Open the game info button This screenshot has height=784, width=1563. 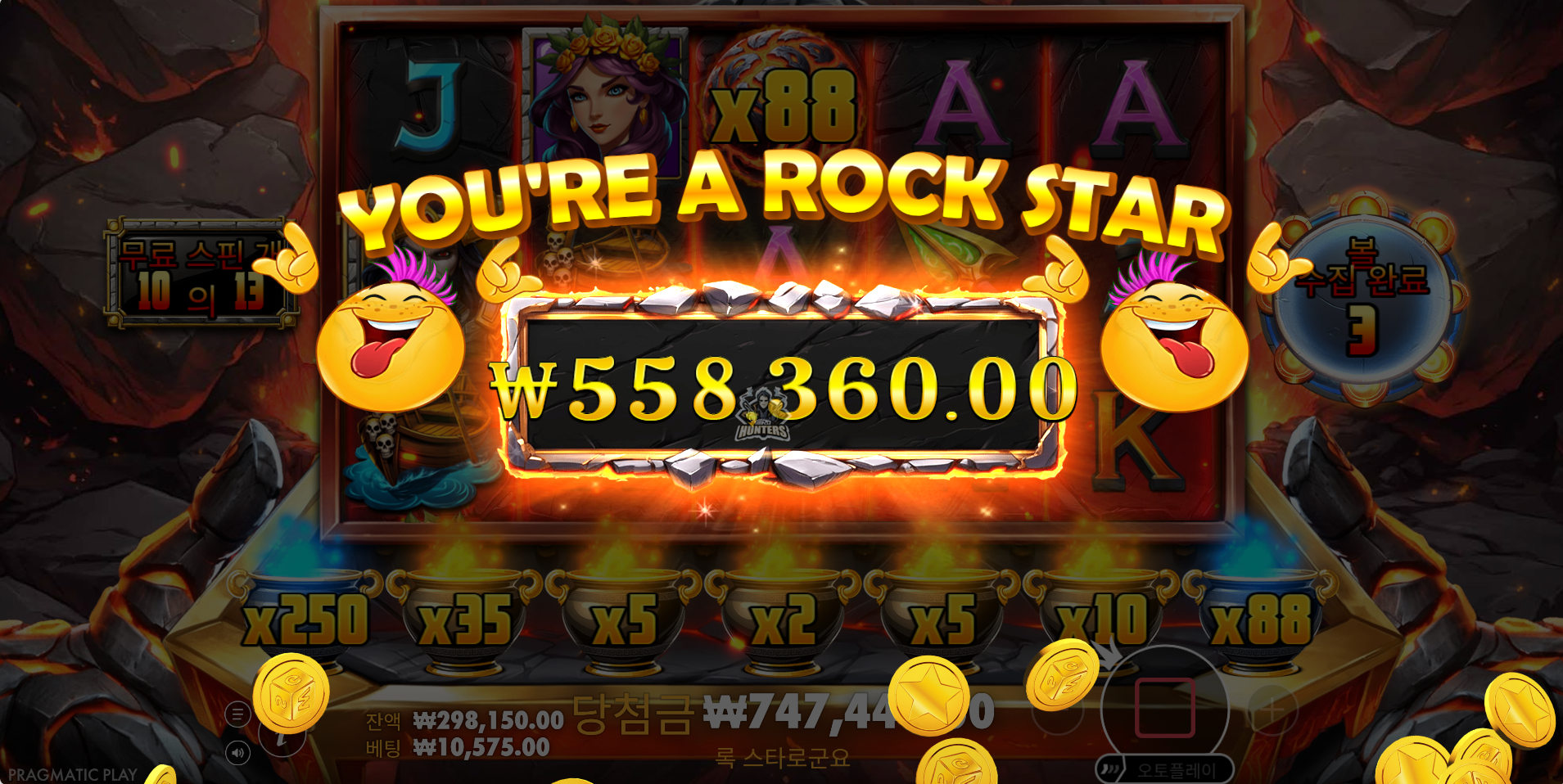click(x=281, y=739)
